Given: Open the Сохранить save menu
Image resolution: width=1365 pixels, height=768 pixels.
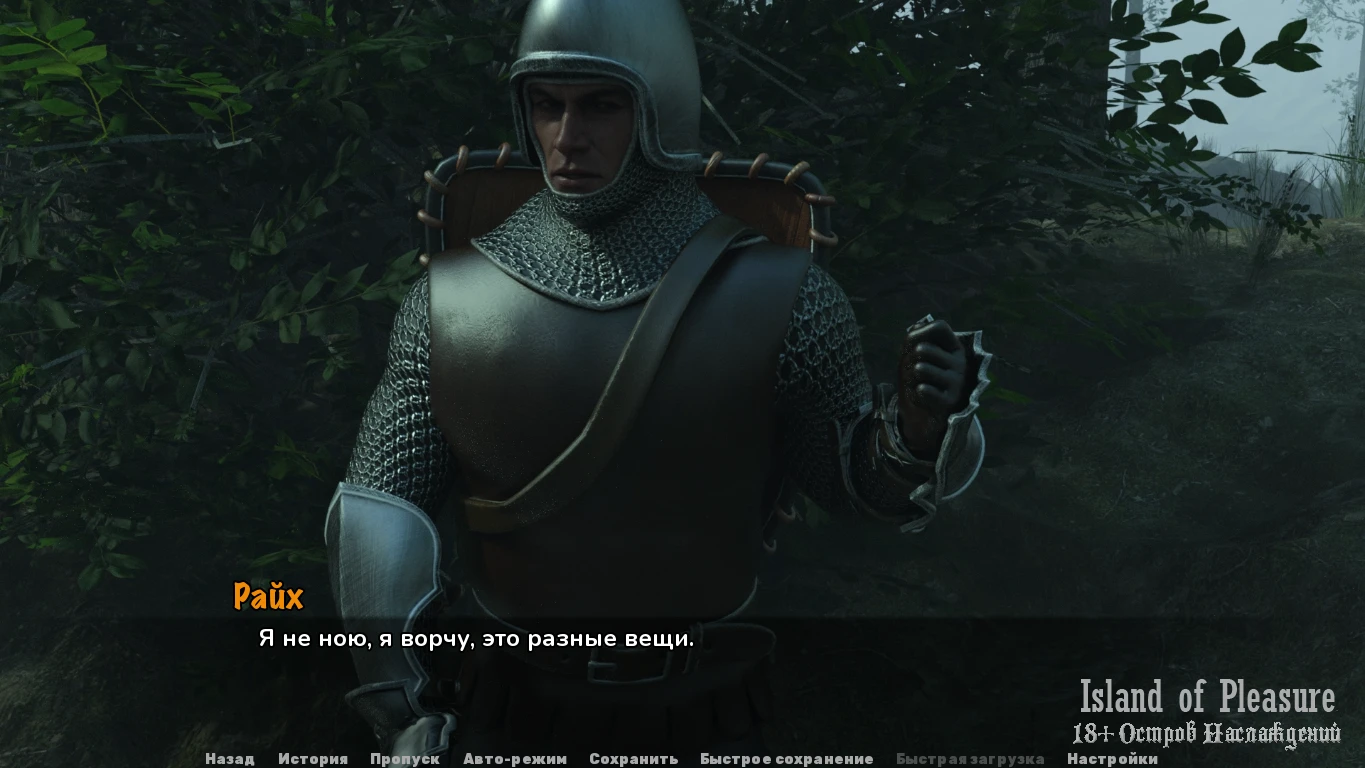Looking at the screenshot, I should pyautogui.click(x=633, y=759).
